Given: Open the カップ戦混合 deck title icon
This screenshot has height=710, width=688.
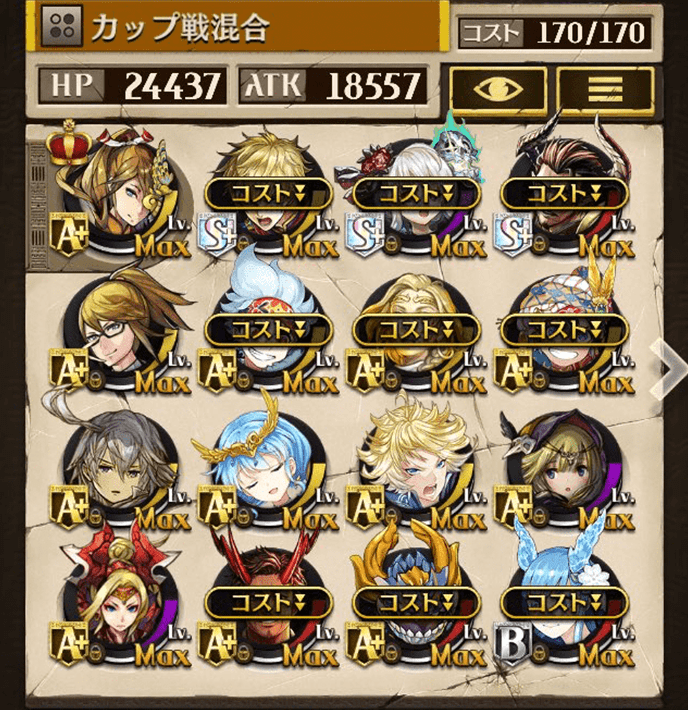Looking at the screenshot, I should (64, 28).
